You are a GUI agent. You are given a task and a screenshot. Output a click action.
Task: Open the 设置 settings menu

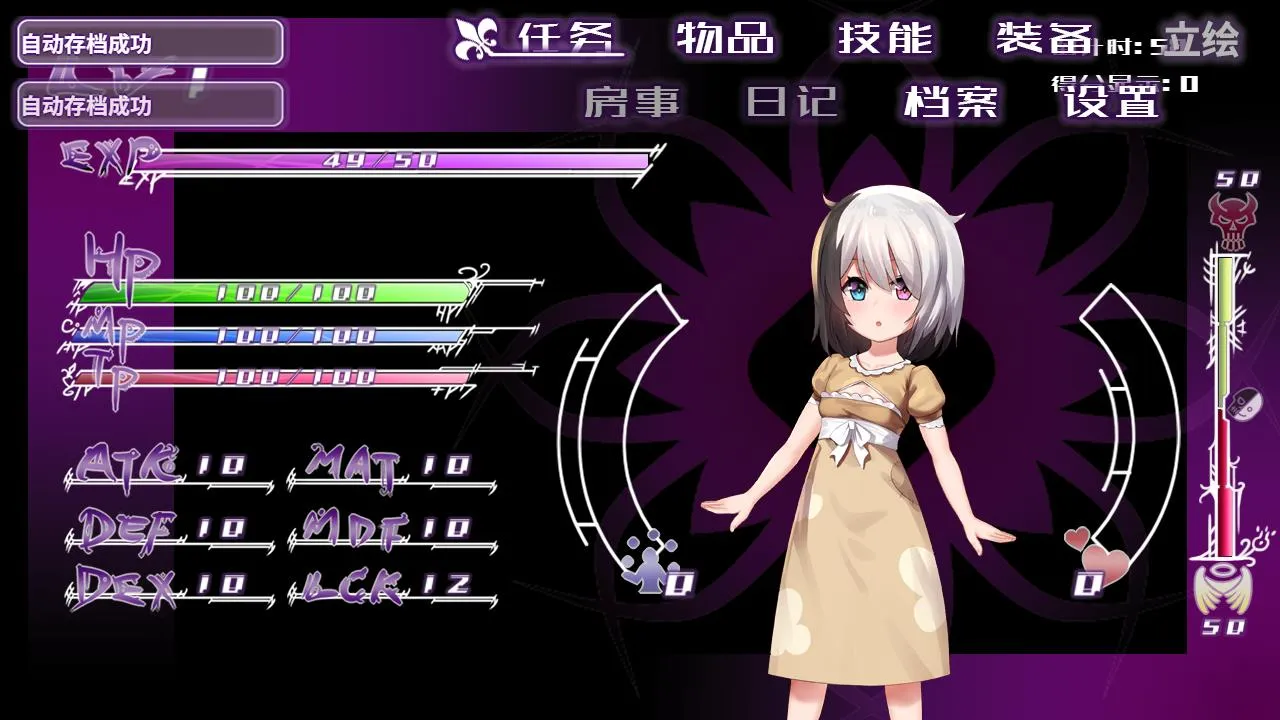click(1110, 101)
